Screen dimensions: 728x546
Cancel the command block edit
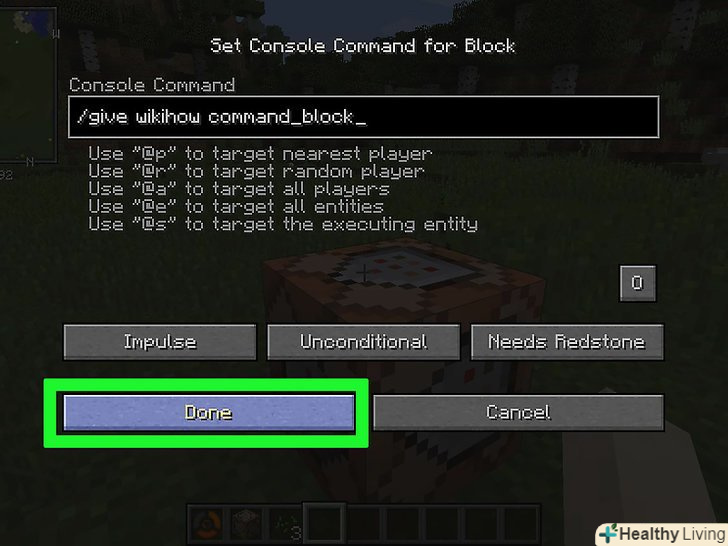click(x=518, y=412)
